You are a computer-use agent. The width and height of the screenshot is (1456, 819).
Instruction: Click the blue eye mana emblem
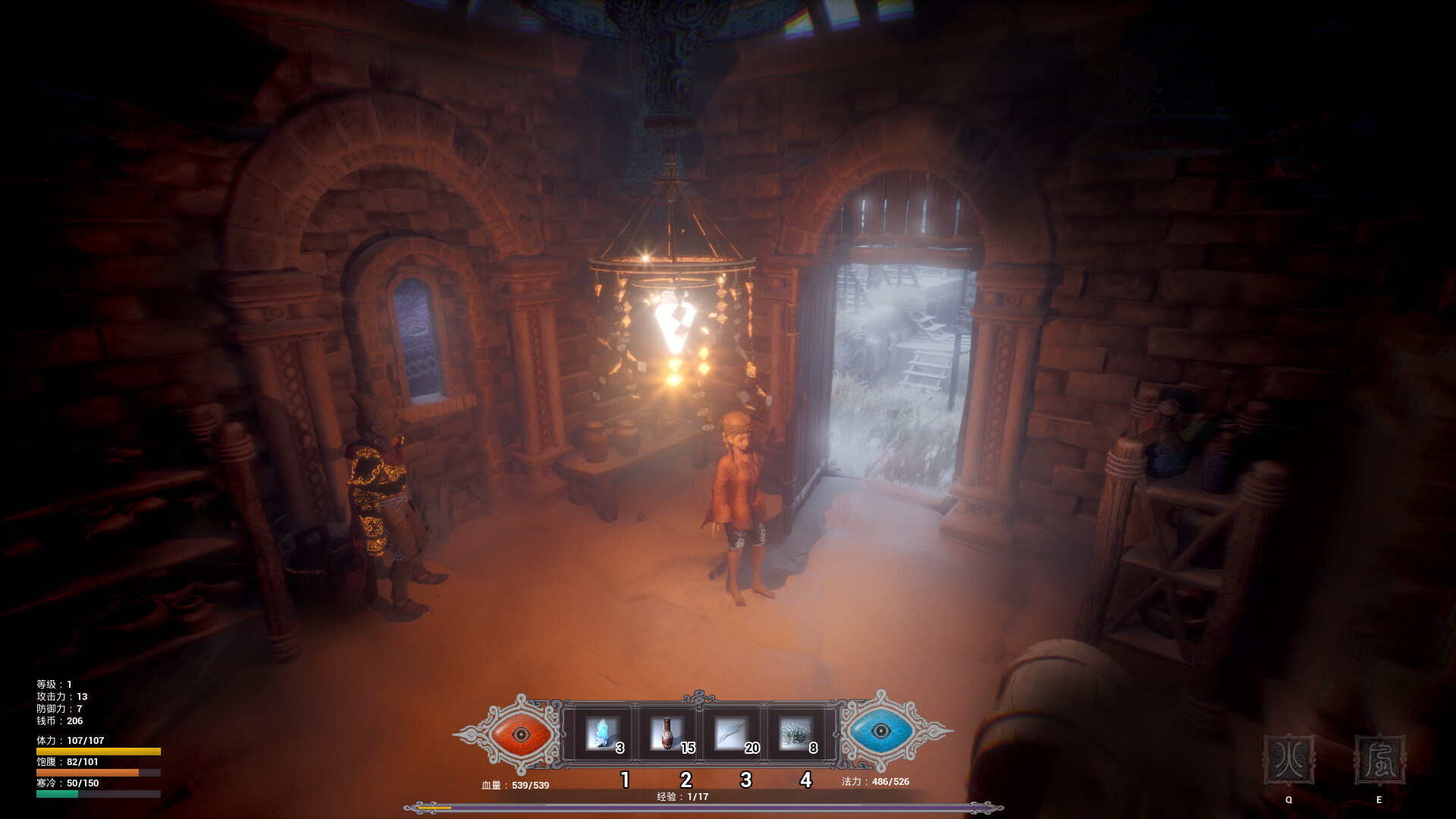tap(880, 733)
